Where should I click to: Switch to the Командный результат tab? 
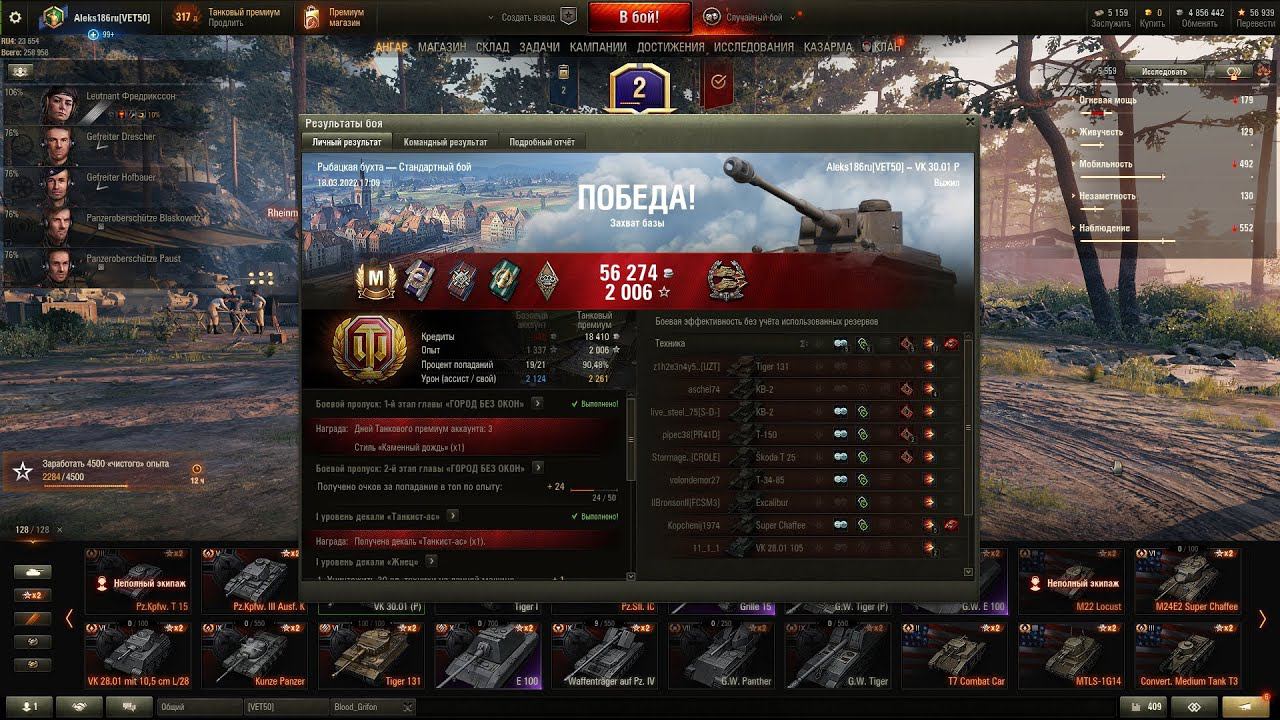click(x=445, y=143)
